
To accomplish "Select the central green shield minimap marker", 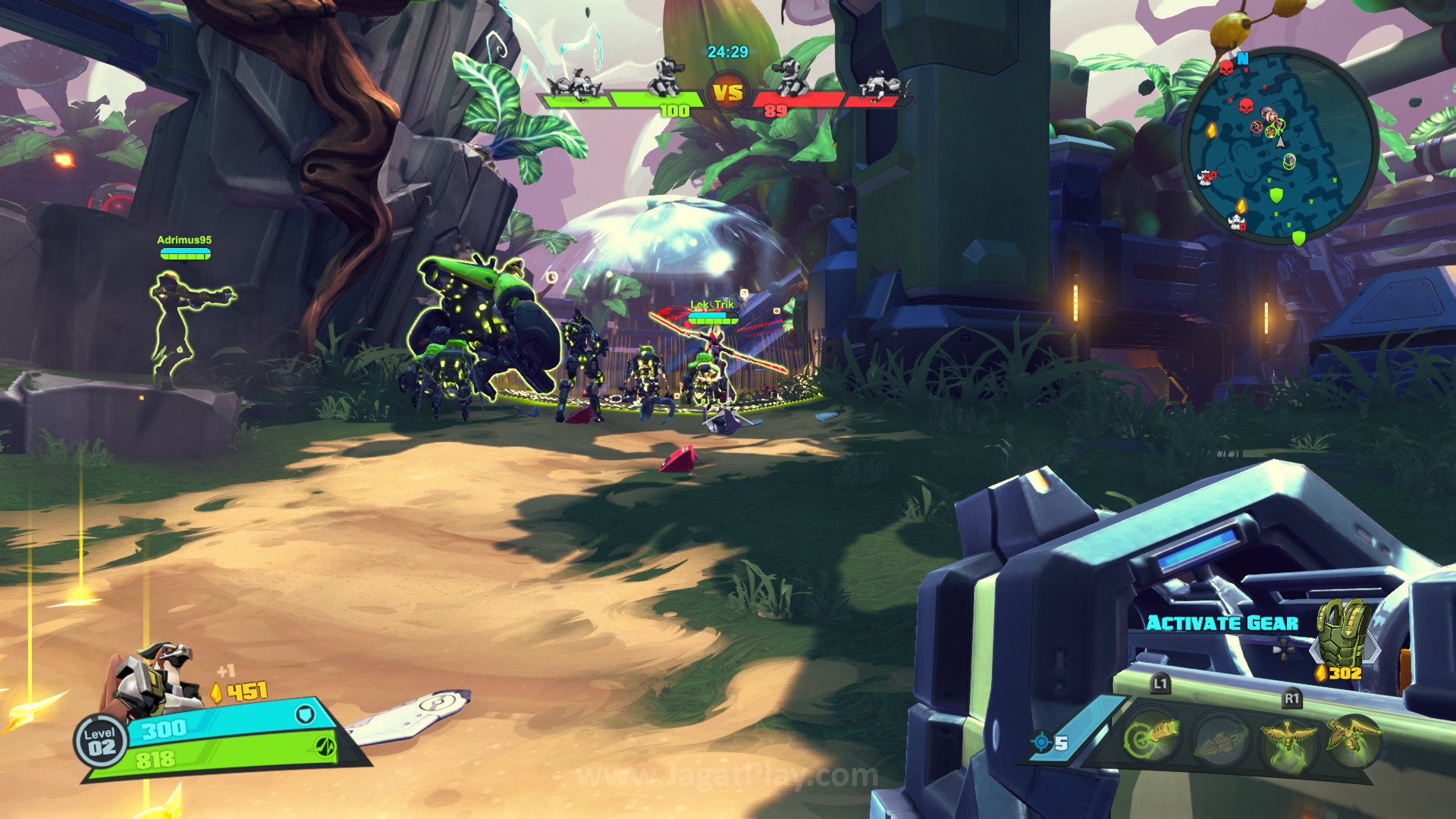I will coord(1276,196).
